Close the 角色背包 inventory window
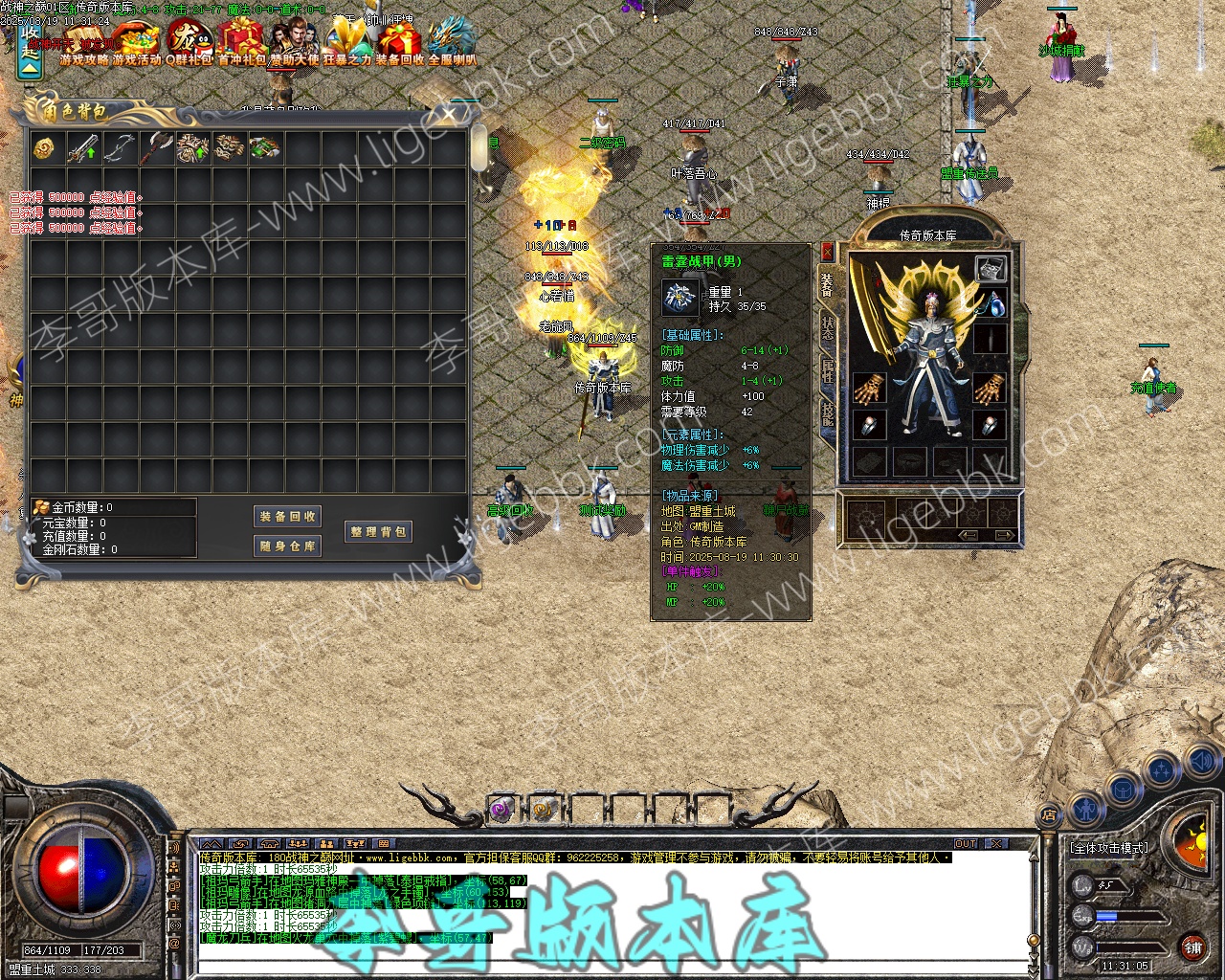1225x980 pixels. (x=449, y=114)
